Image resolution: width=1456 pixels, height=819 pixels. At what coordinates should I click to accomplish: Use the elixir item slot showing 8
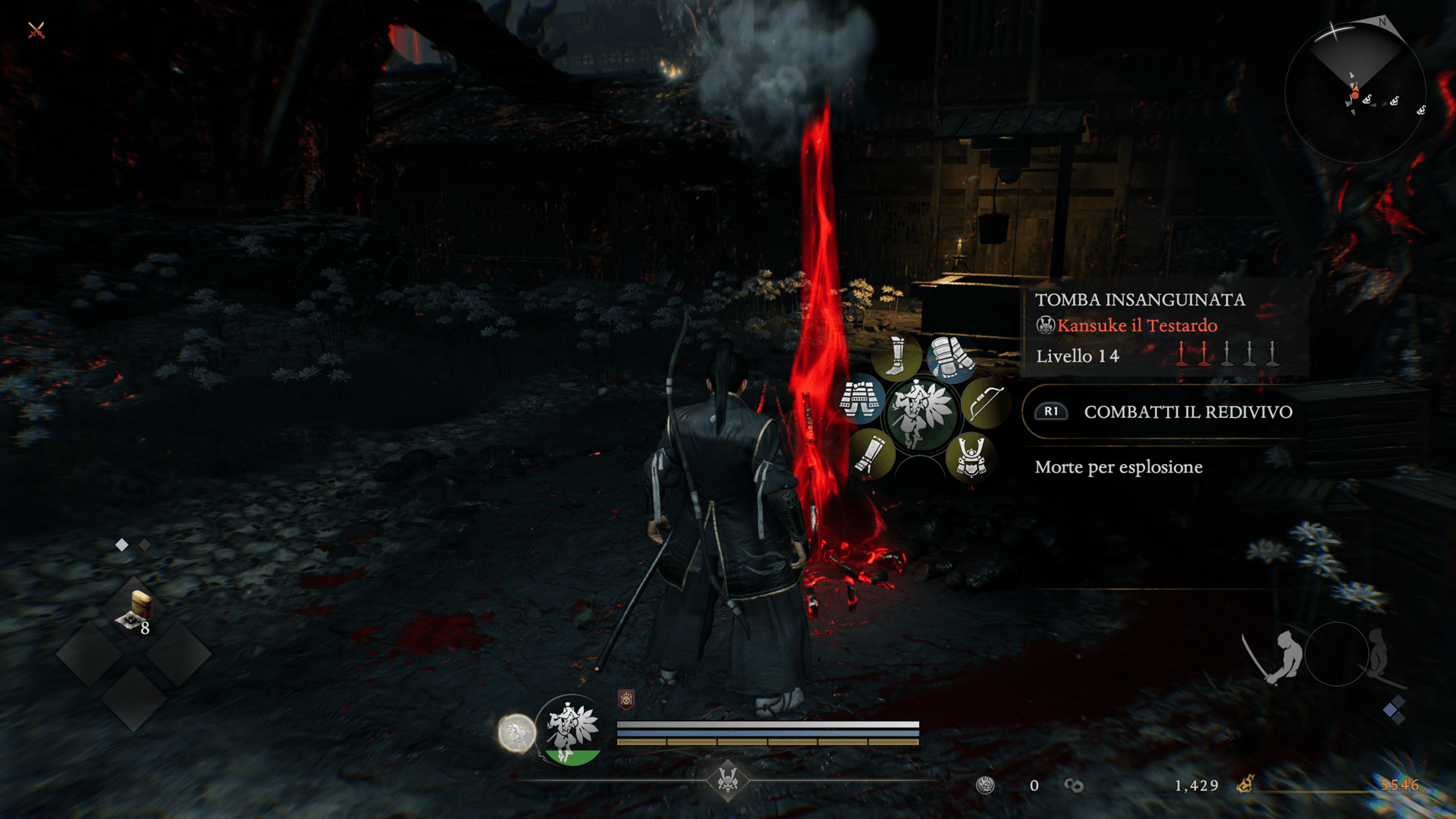click(136, 613)
